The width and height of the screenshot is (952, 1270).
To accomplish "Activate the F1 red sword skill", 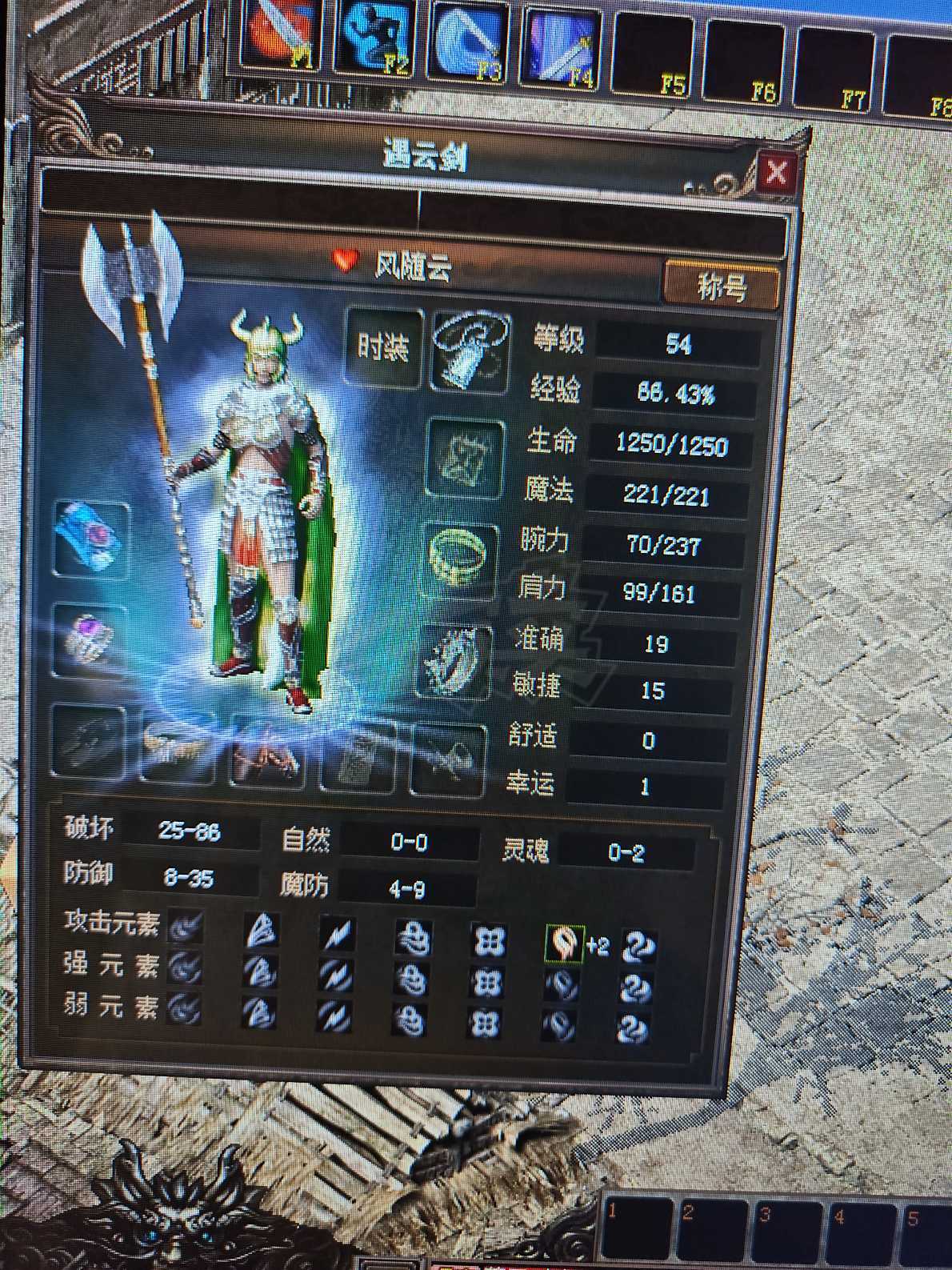I will pos(278,42).
